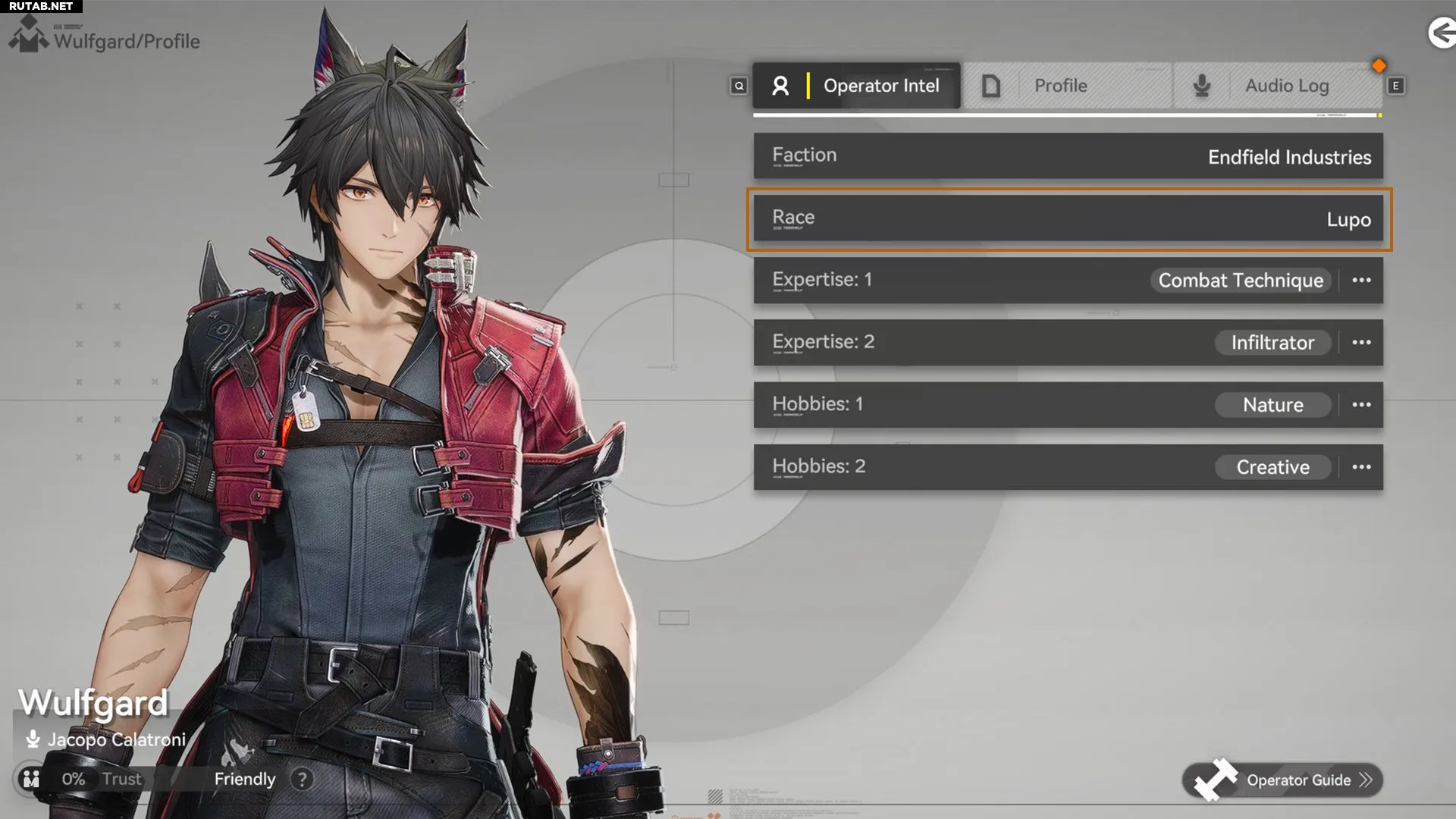Select the Creative hobby tag
This screenshot has width=1456, height=819.
1272,467
